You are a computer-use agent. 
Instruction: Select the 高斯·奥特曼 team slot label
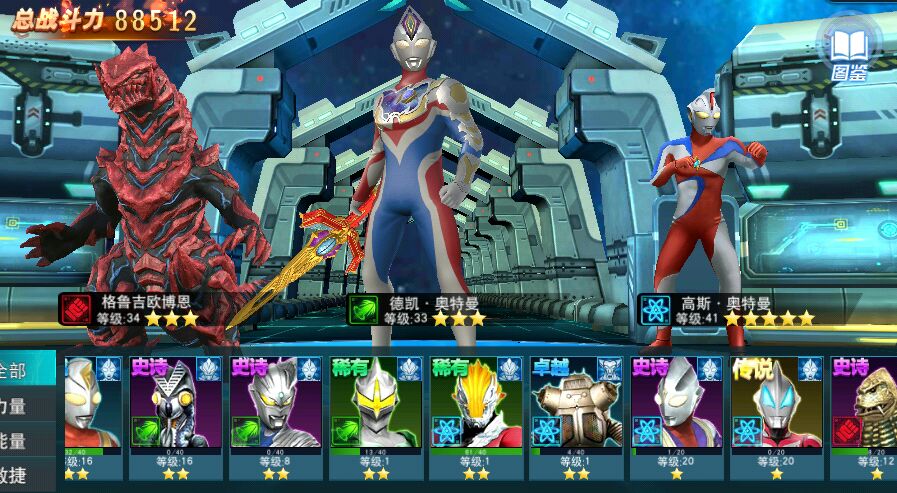point(727,308)
